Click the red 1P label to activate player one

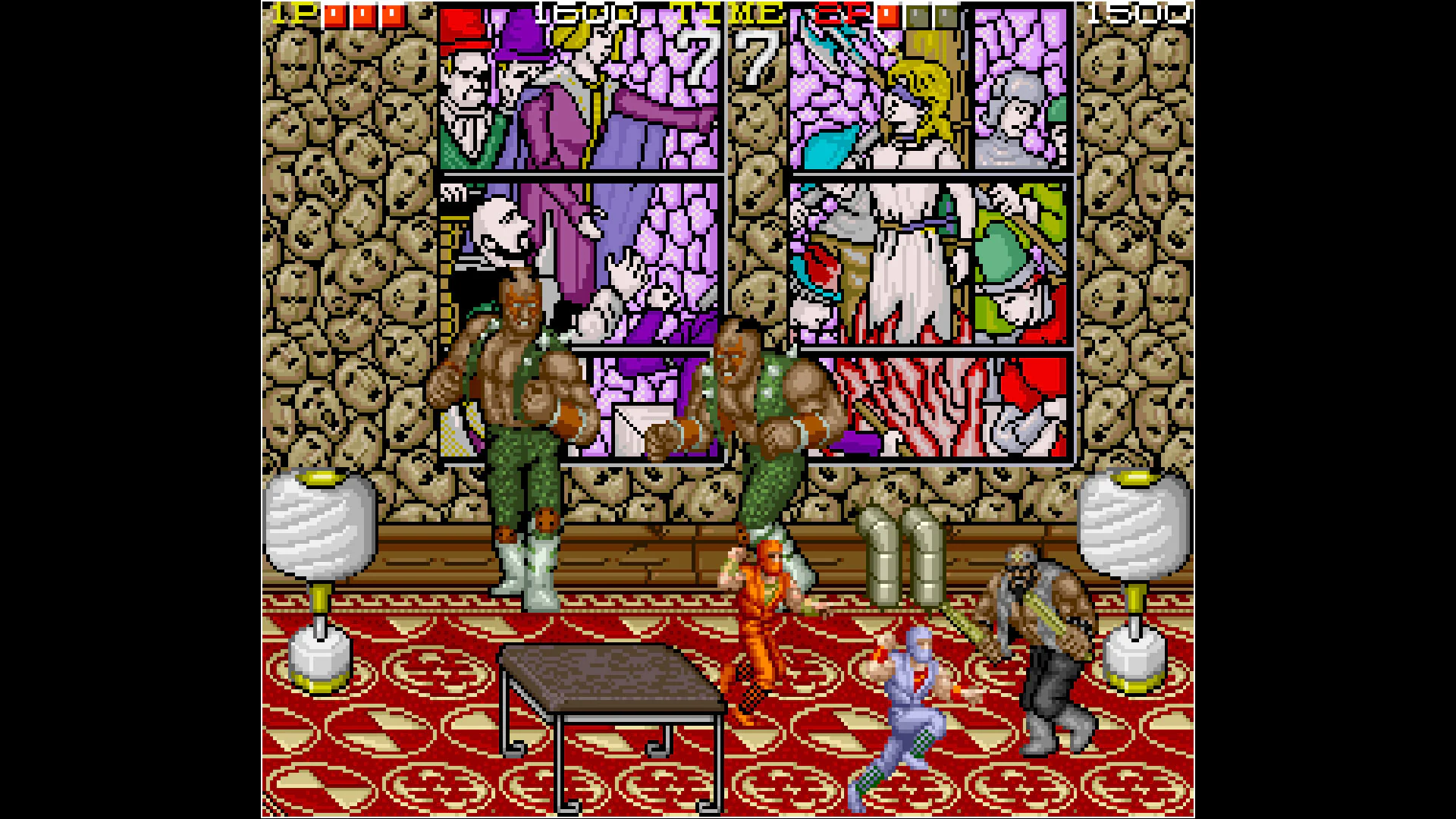point(292,13)
